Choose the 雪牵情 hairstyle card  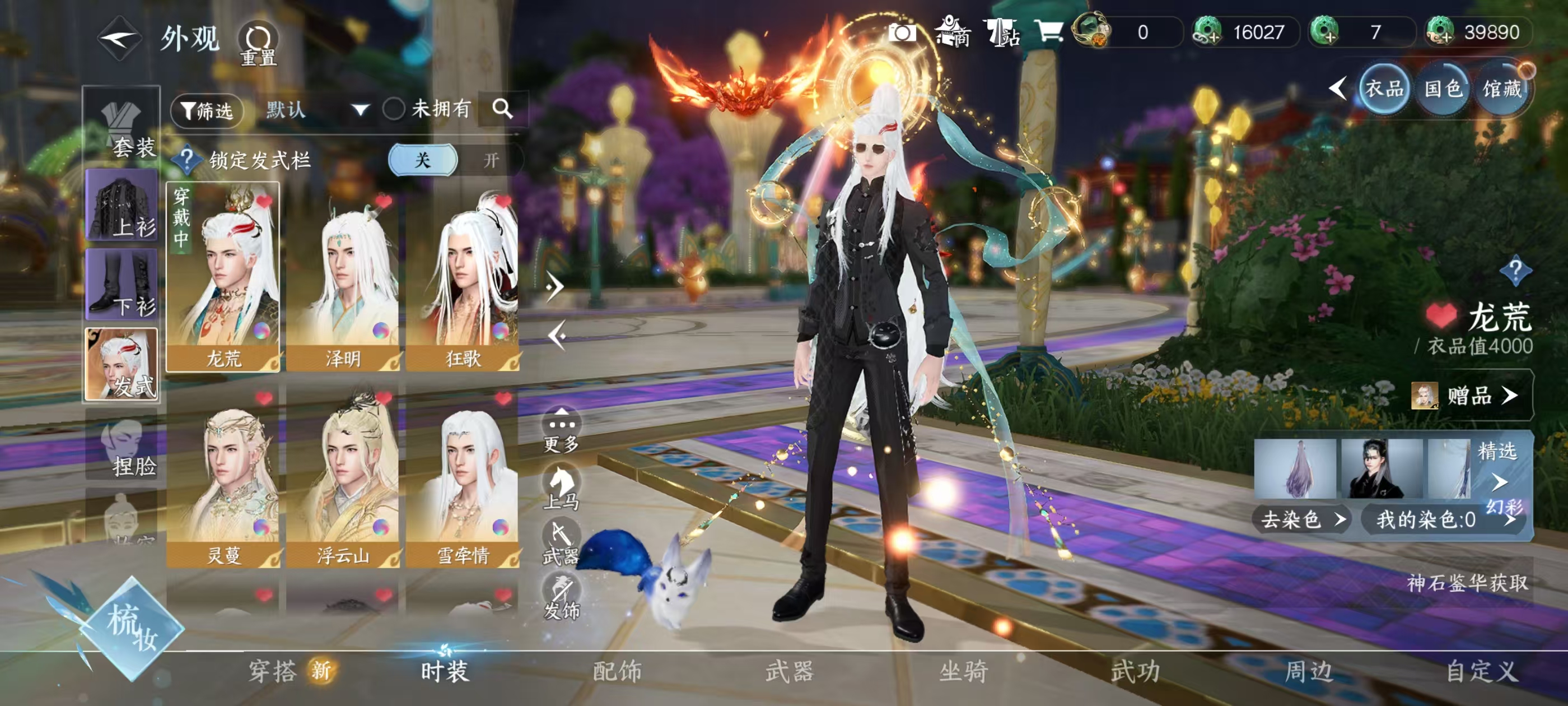[x=463, y=475]
